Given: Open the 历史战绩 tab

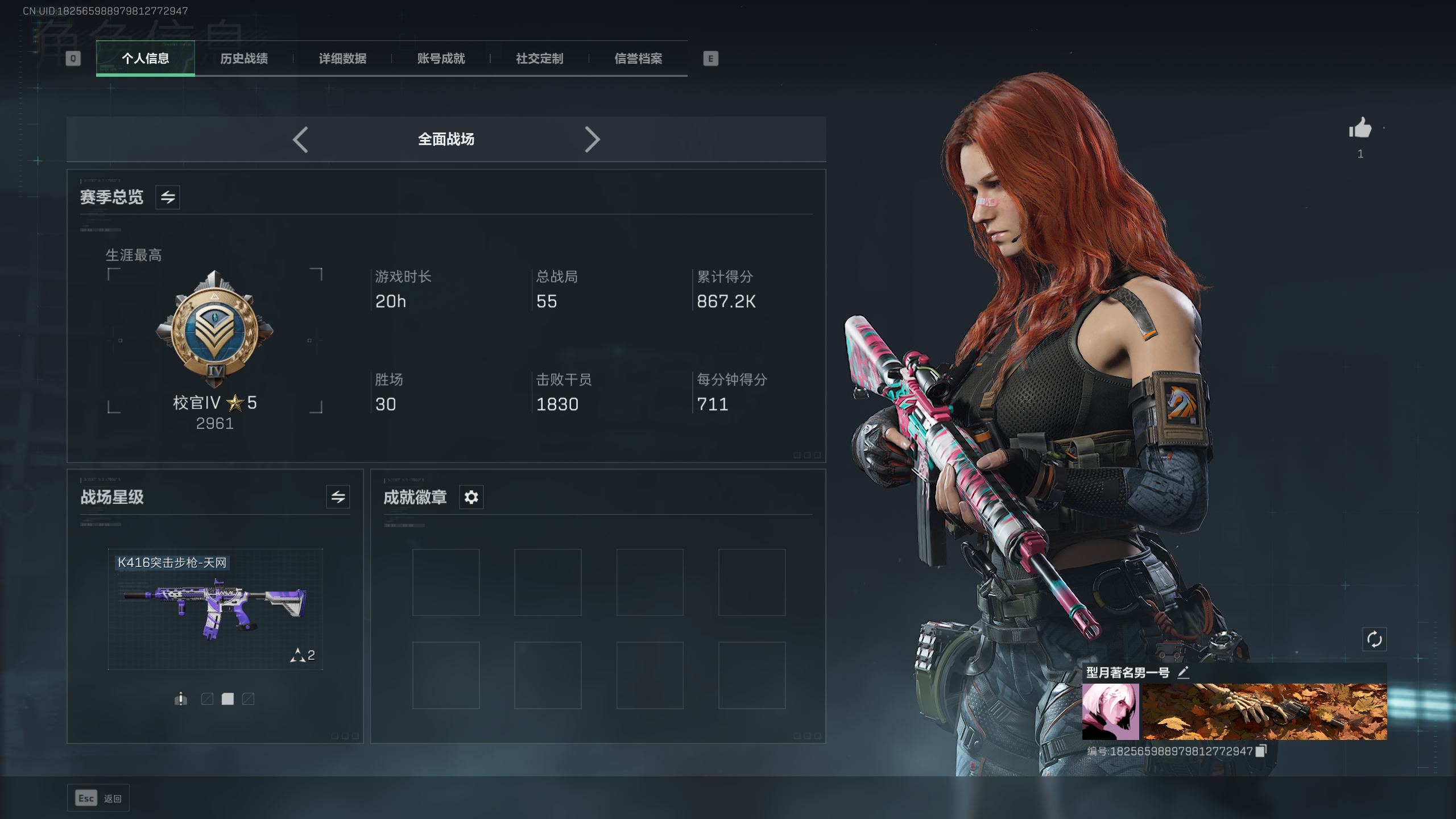Looking at the screenshot, I should [x=244, y=59].
